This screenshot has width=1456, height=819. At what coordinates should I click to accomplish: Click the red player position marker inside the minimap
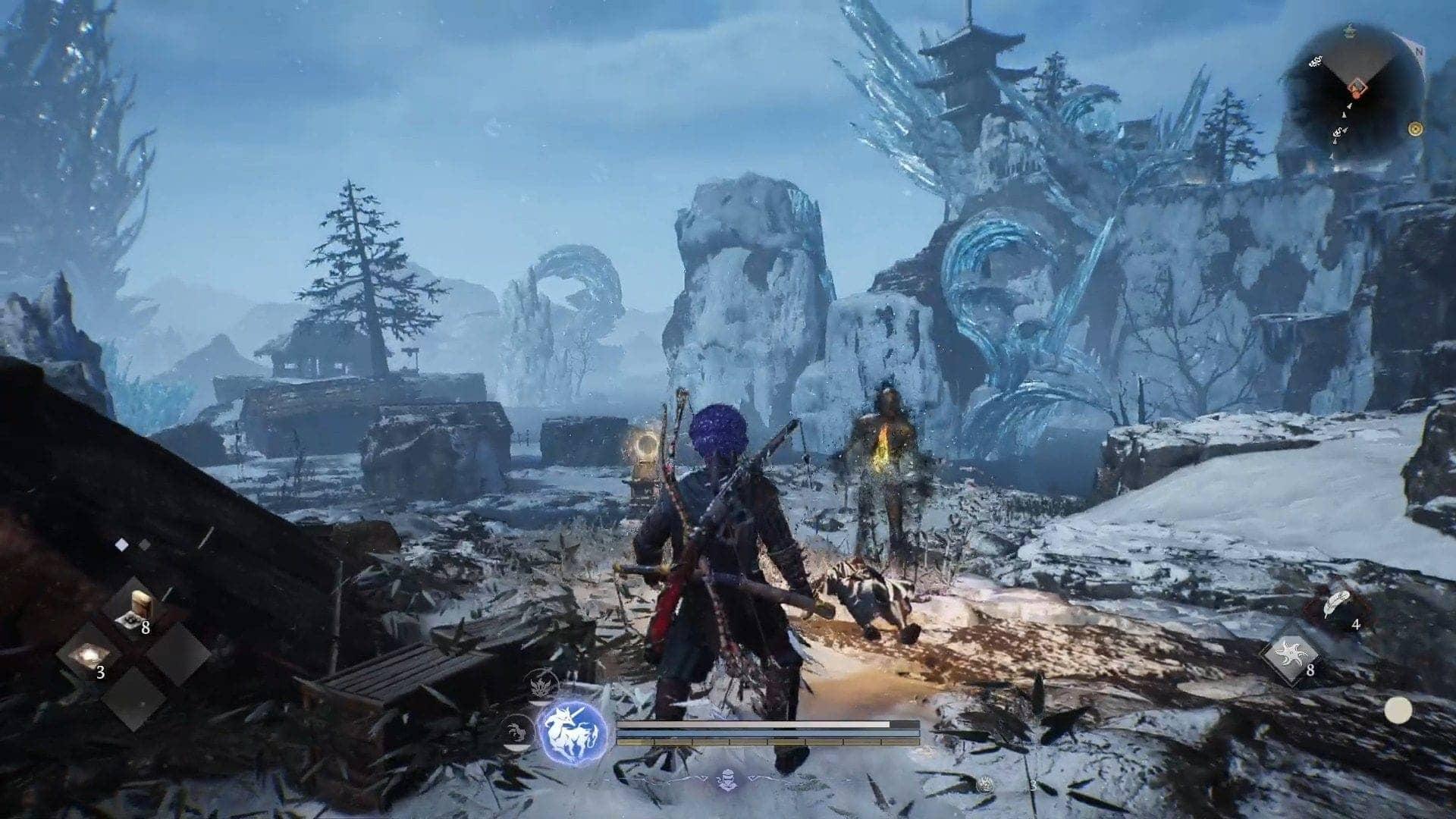(1357, 88)
